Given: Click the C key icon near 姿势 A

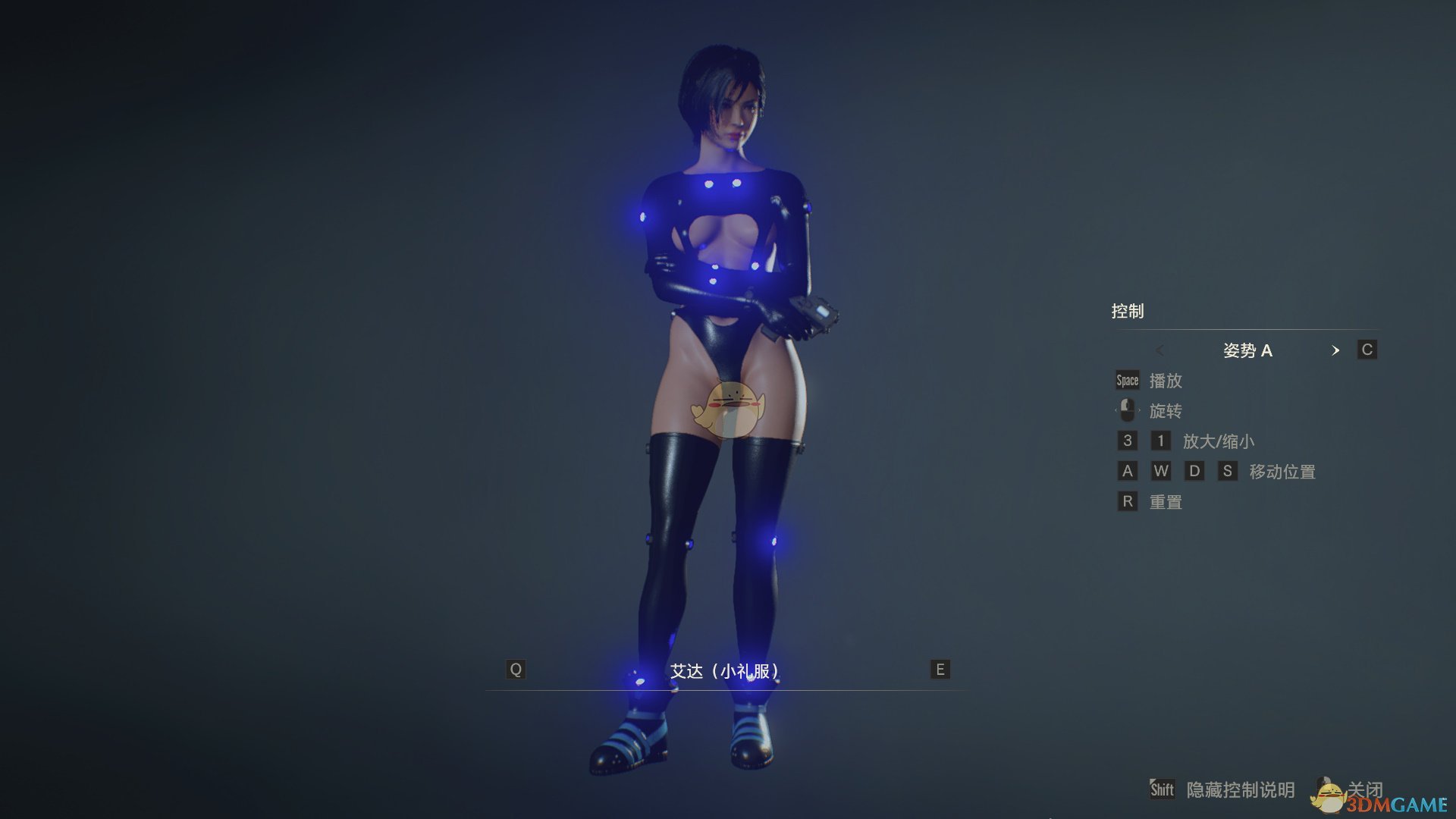Looking at the screenshot, I should coord(1367,350).
